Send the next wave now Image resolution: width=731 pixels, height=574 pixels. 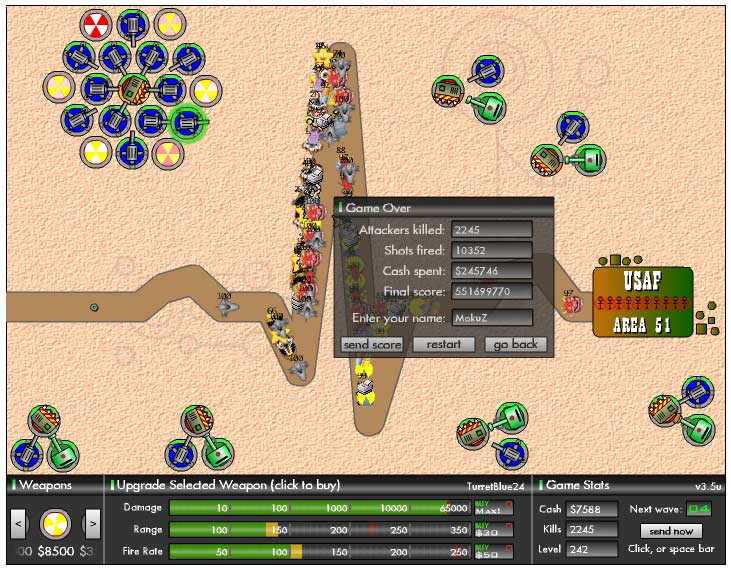(670, 531)
